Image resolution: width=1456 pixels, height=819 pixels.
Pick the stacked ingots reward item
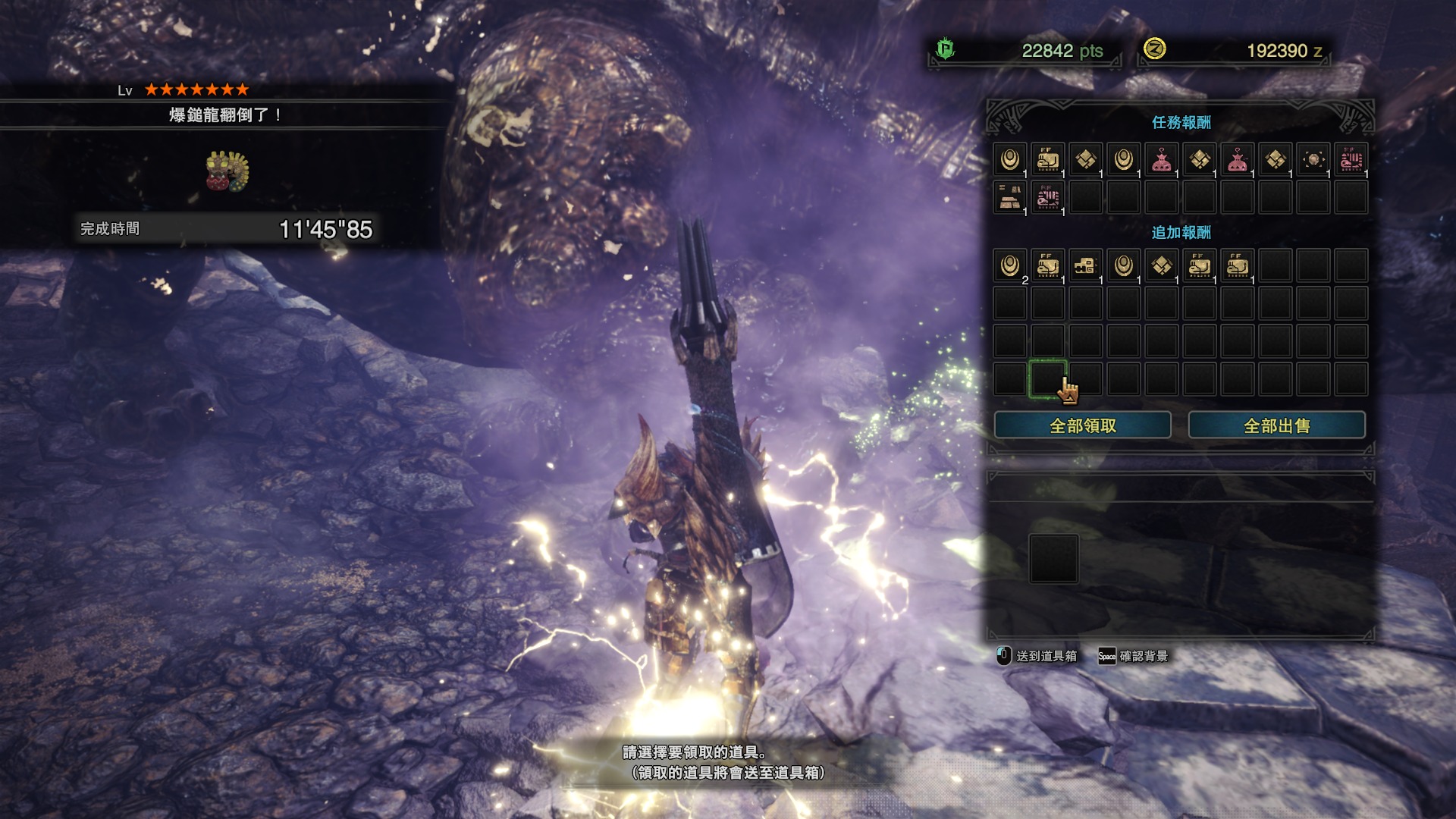(x=1010, y=198)
